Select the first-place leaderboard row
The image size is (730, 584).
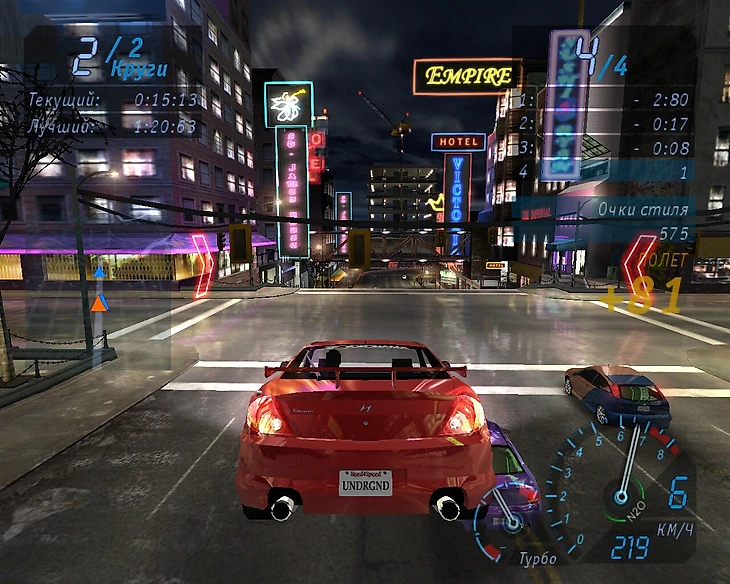pyautogui.click(x=602, y=100)
